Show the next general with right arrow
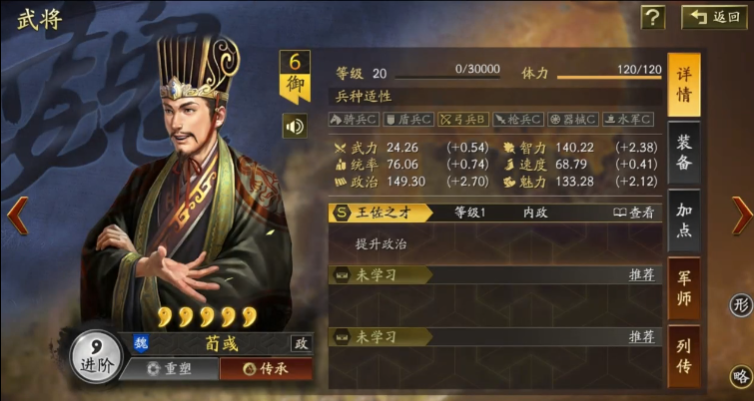The image size is (754, 401). 741,215
